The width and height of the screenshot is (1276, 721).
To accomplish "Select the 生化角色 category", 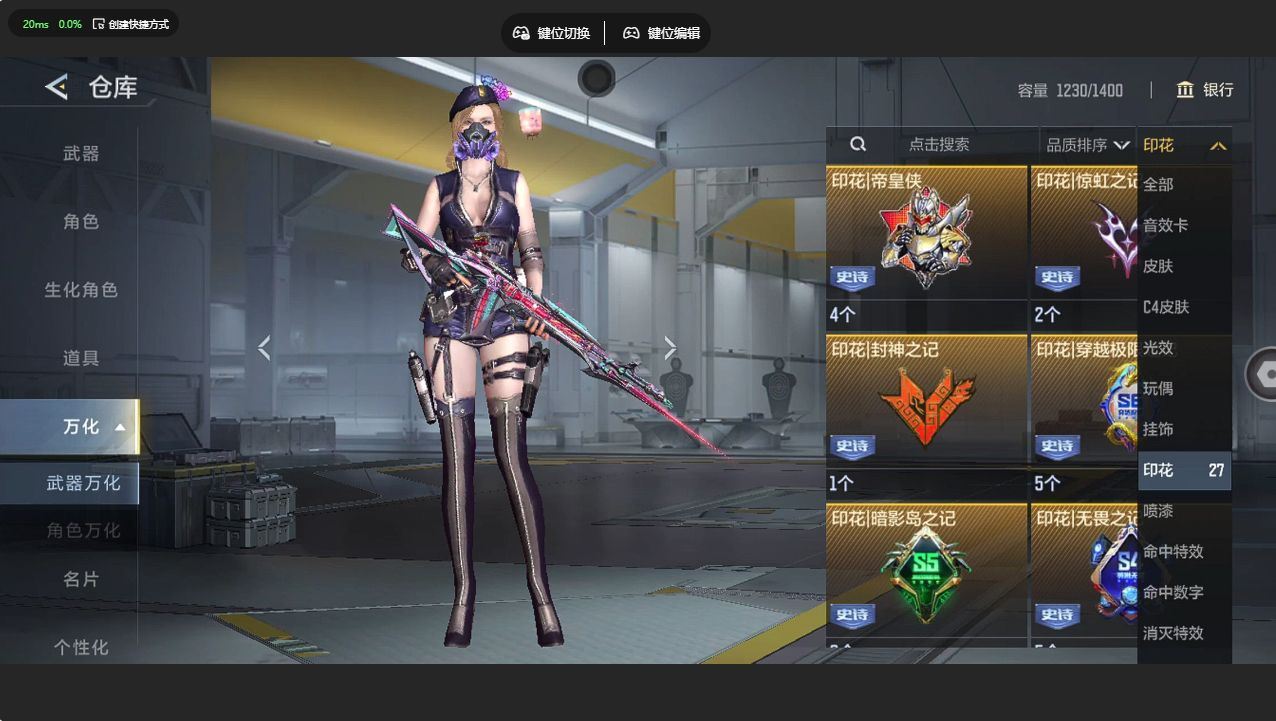I will (x=81, y=290).
